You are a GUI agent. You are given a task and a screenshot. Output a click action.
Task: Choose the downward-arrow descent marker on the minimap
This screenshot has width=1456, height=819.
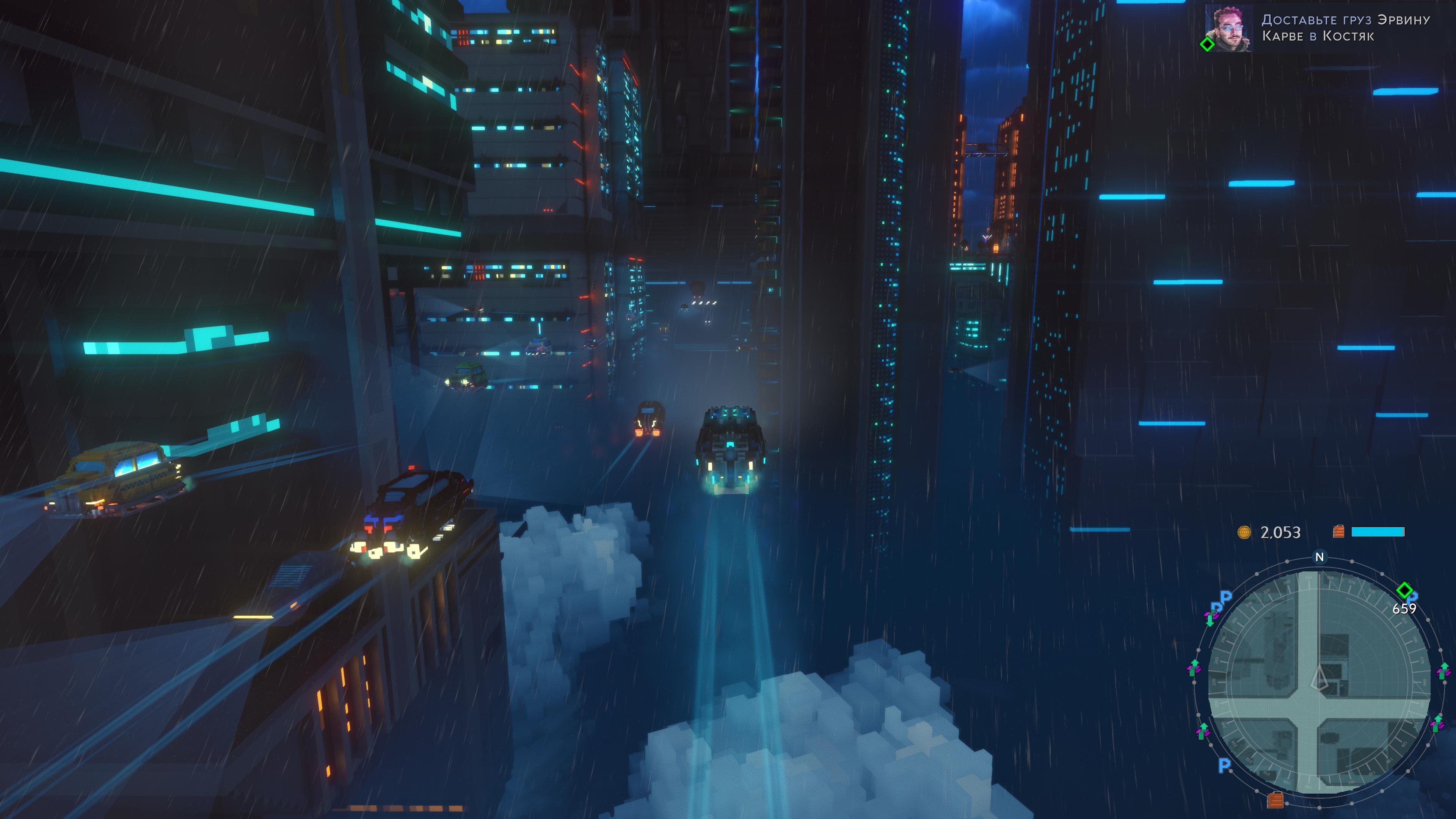1210,620
